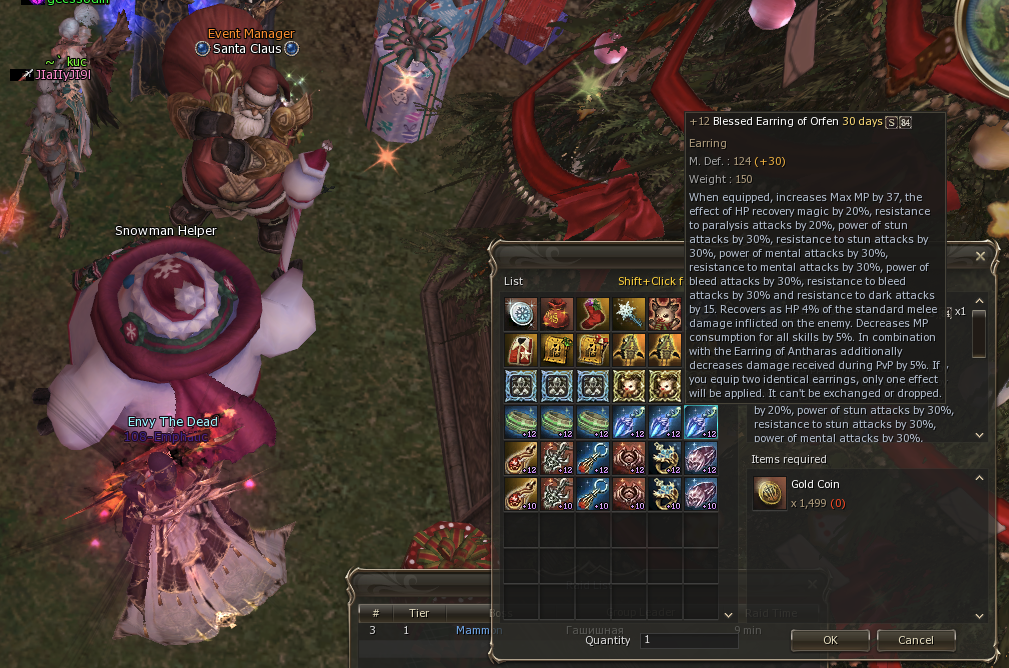The width and height of the screenshot is (1009, 668).
Task: Click the Gold Coin required item icon
Action: pyautogui.click(x=769, y=493)
